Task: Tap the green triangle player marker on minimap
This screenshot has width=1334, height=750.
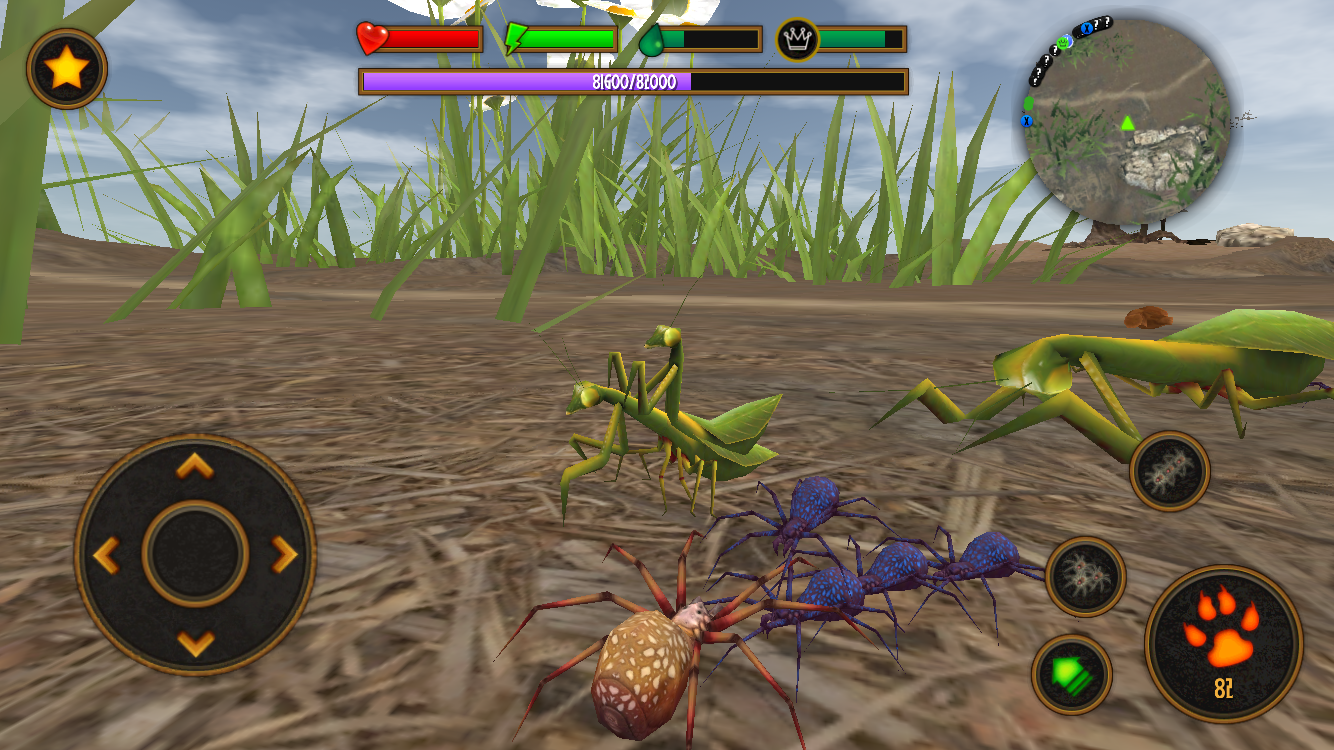Action: [x=1128, y=125]
